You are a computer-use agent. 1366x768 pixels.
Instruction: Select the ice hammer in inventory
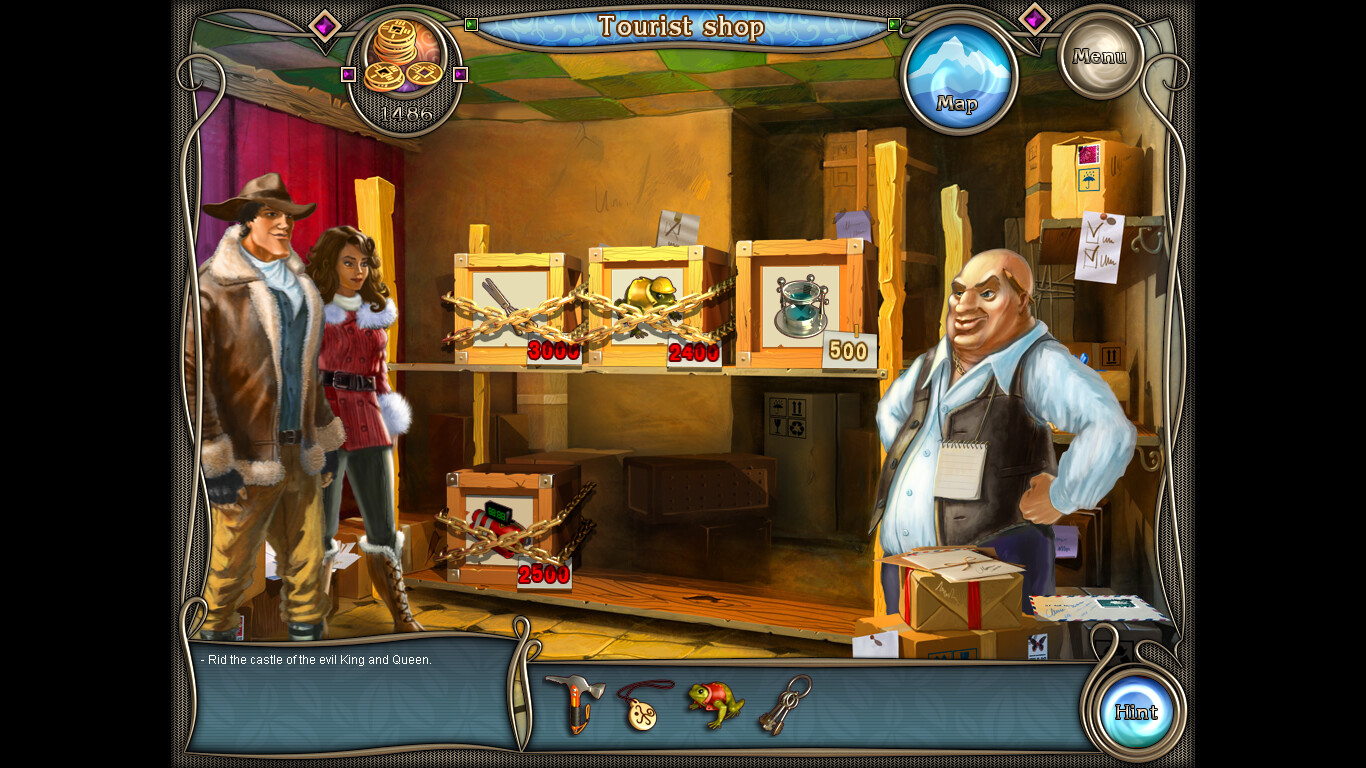click(x=575, y=702)
